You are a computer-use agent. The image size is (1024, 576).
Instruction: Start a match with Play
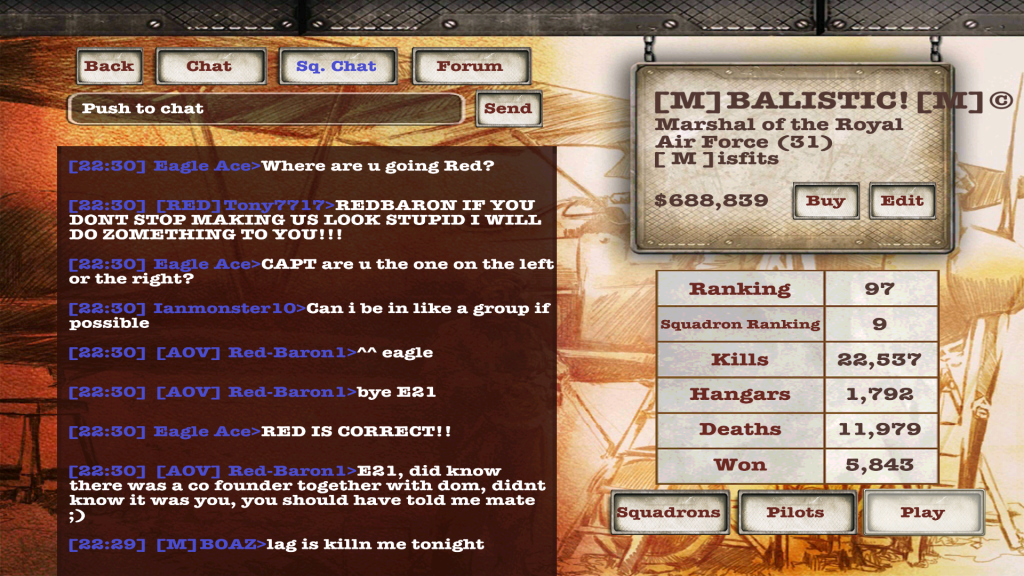pos(922,513)
